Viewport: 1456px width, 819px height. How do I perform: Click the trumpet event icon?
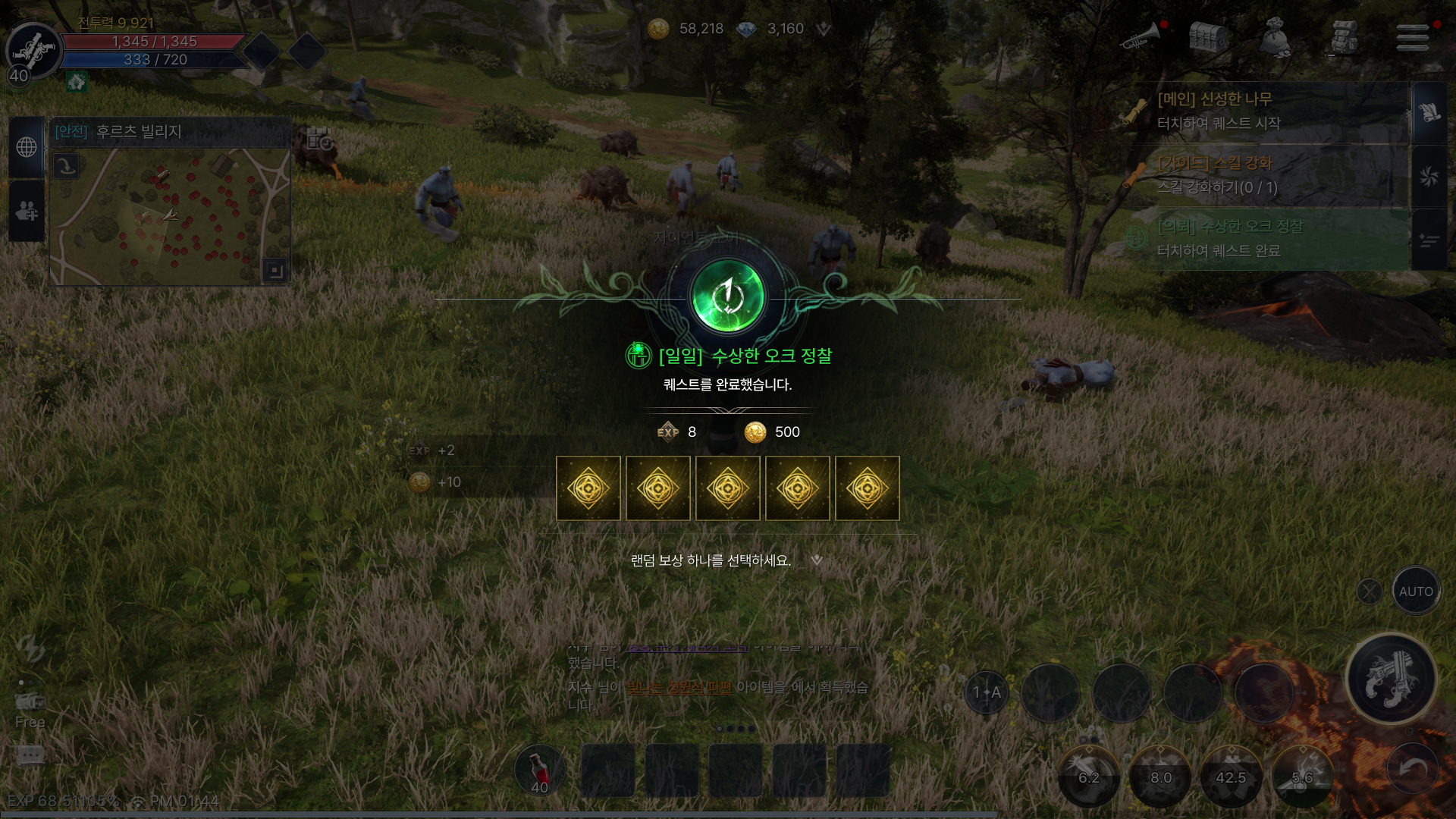1139,36
